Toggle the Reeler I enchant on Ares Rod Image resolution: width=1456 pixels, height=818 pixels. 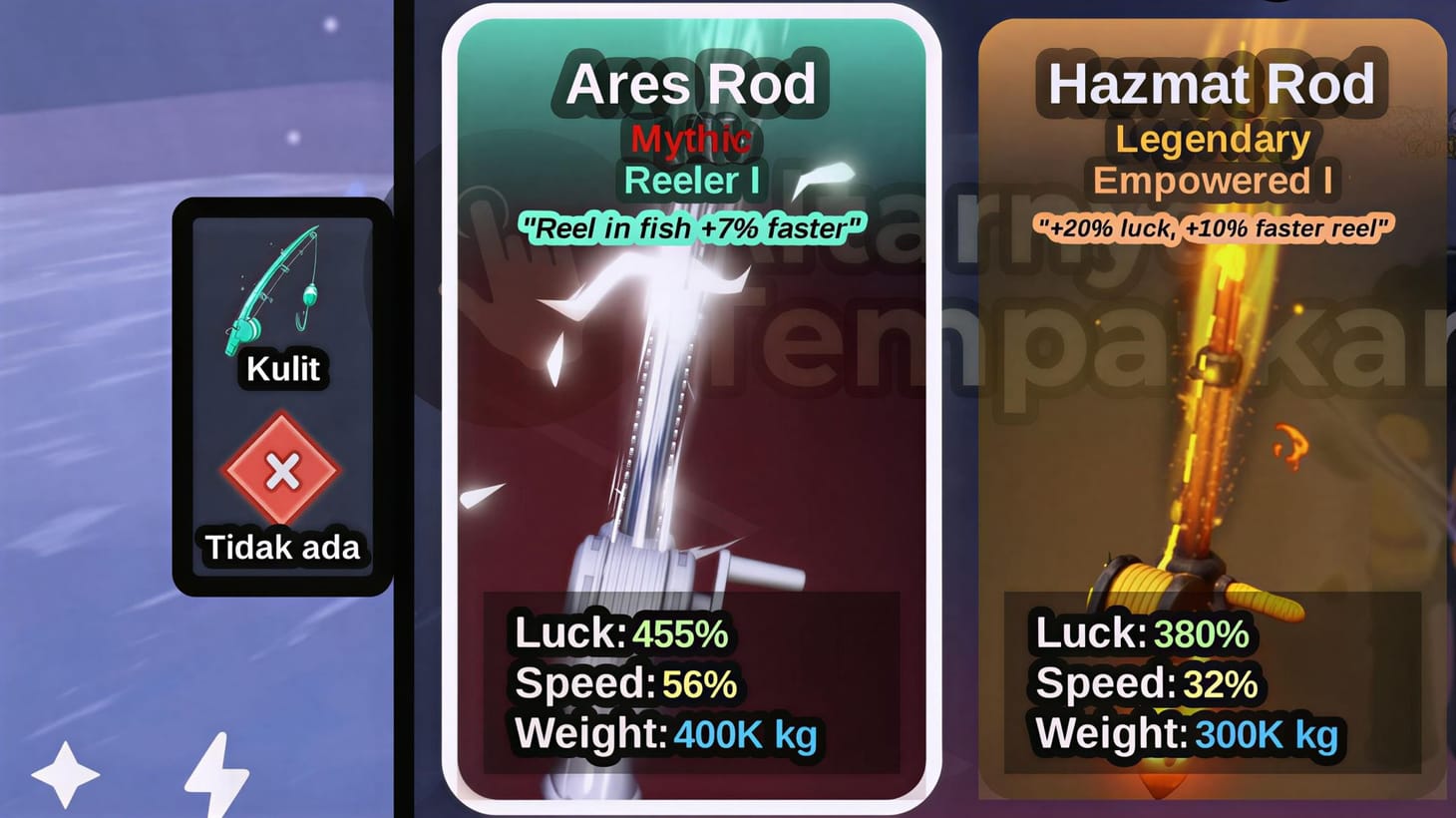tap(691, 182)
